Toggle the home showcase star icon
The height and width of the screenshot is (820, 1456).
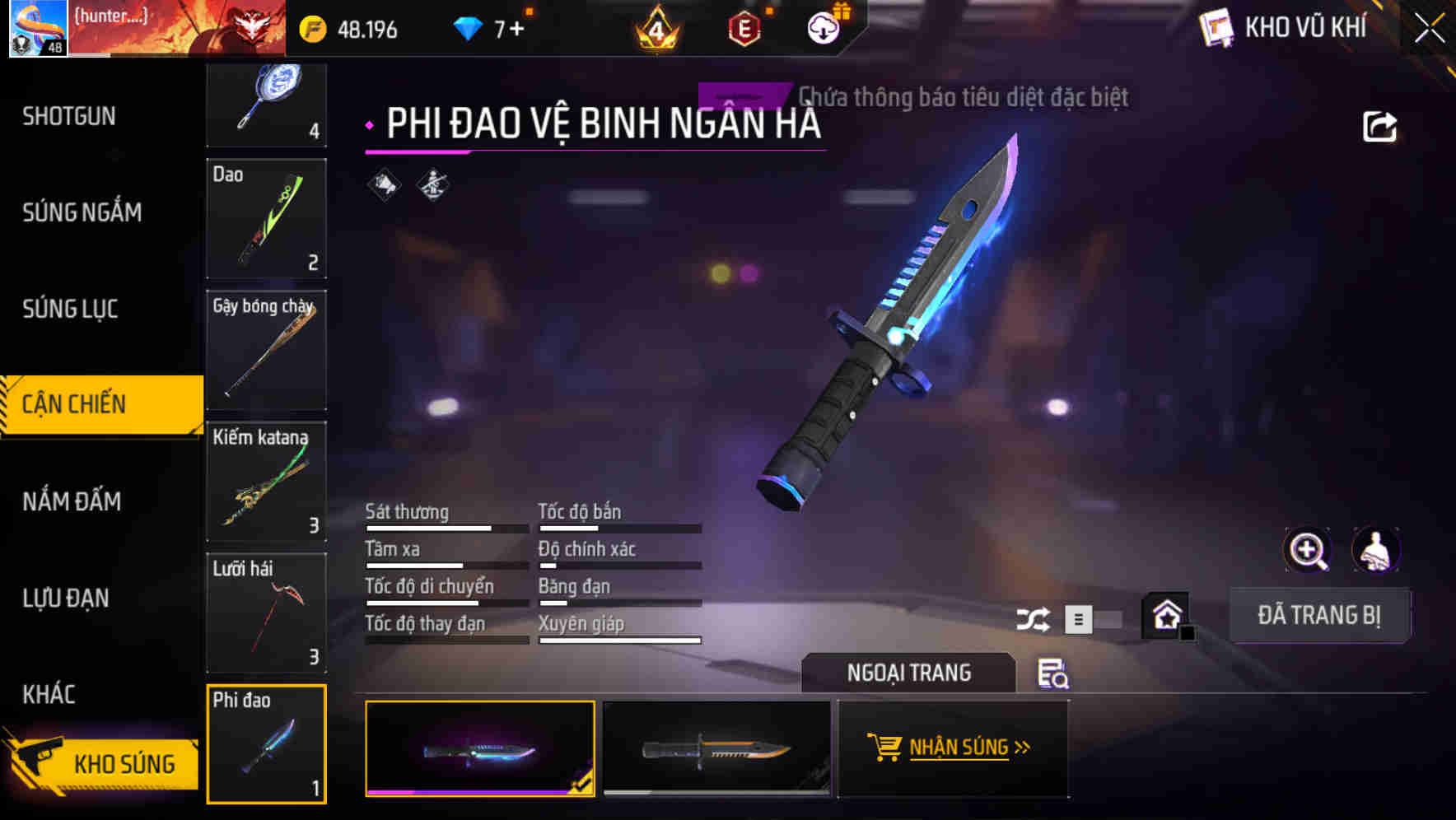click(x=1164, y=615)
